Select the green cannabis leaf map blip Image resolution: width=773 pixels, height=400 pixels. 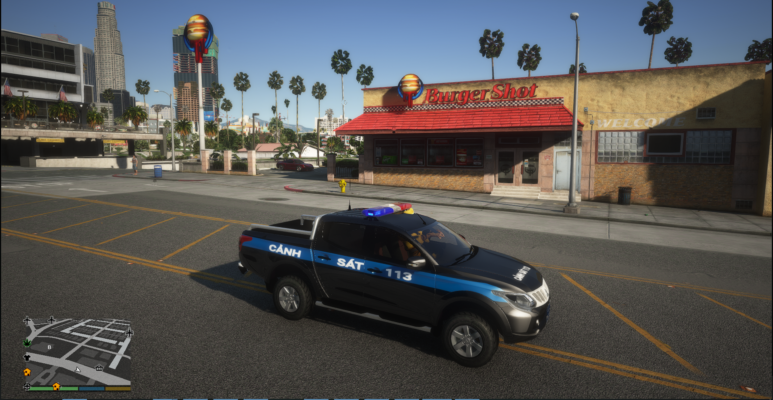(x=27, y=343)
